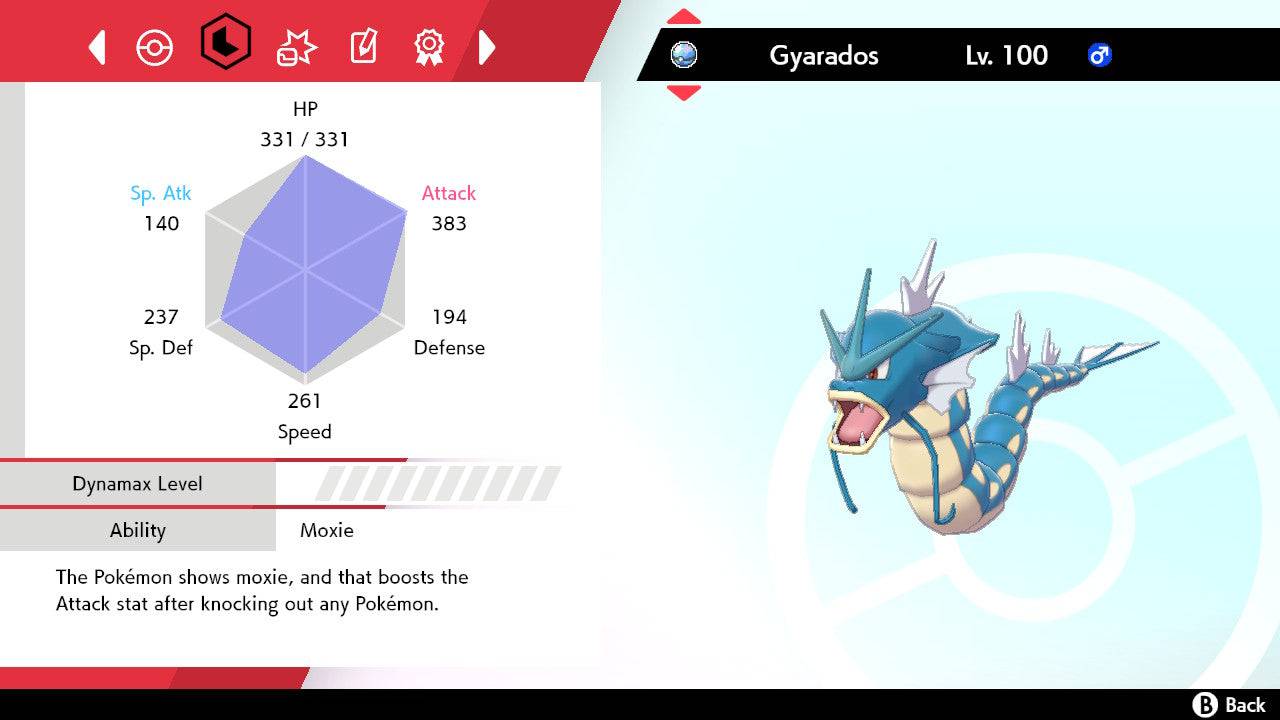Click the left navigation arrow

coord(96,46)
